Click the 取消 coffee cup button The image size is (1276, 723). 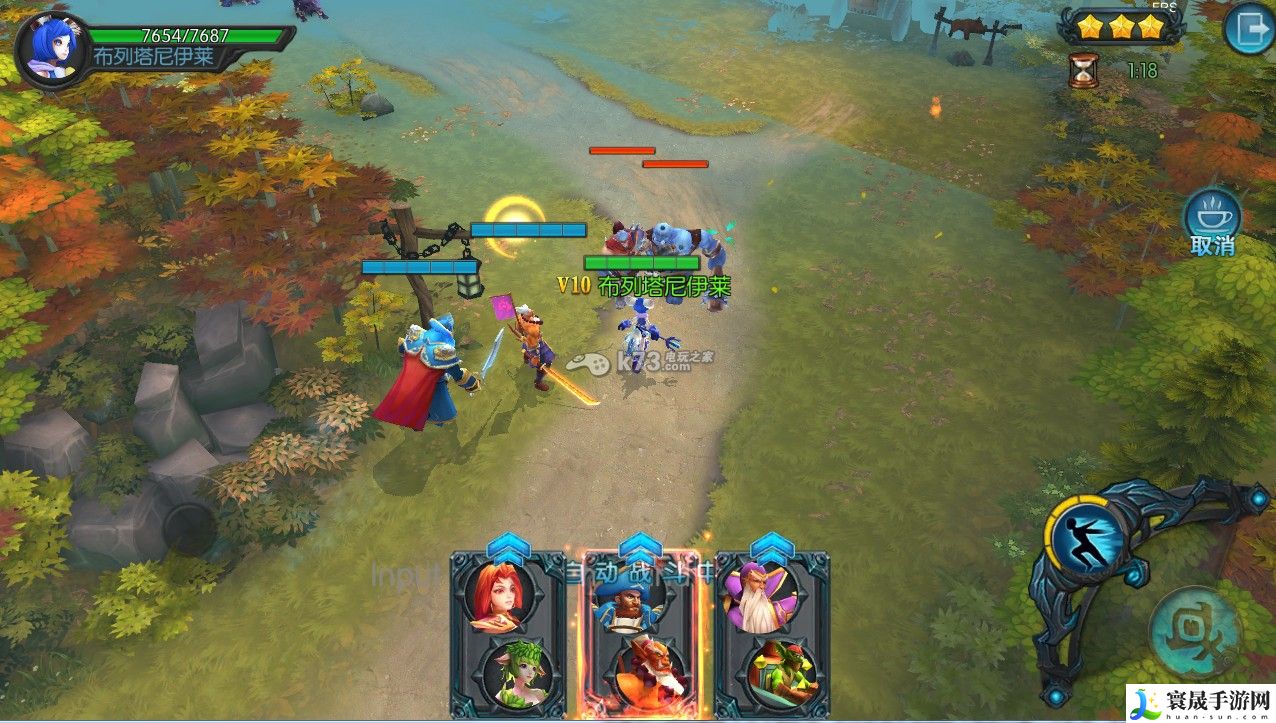[1213, 216]
